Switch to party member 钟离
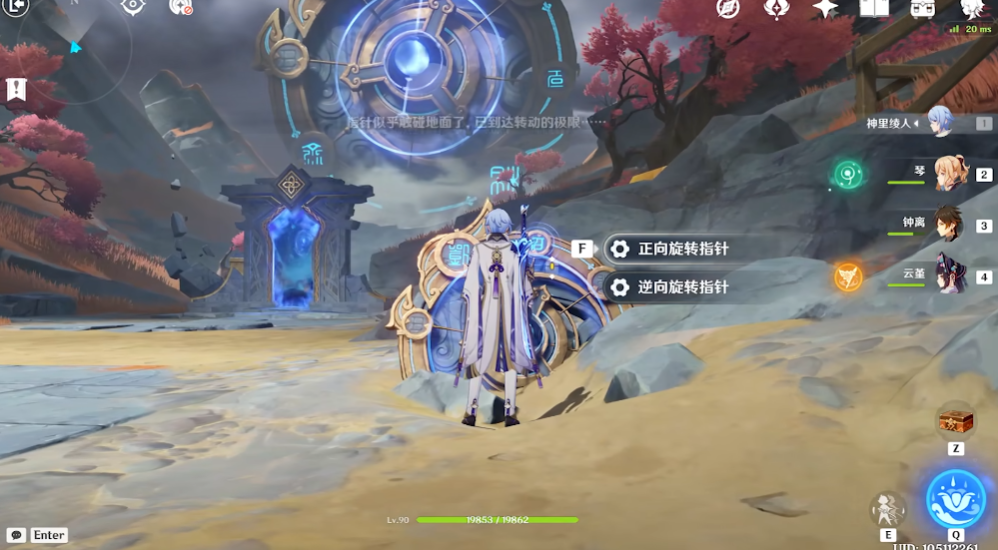Viewport: 998px width, 550px height. pos(951,225)
